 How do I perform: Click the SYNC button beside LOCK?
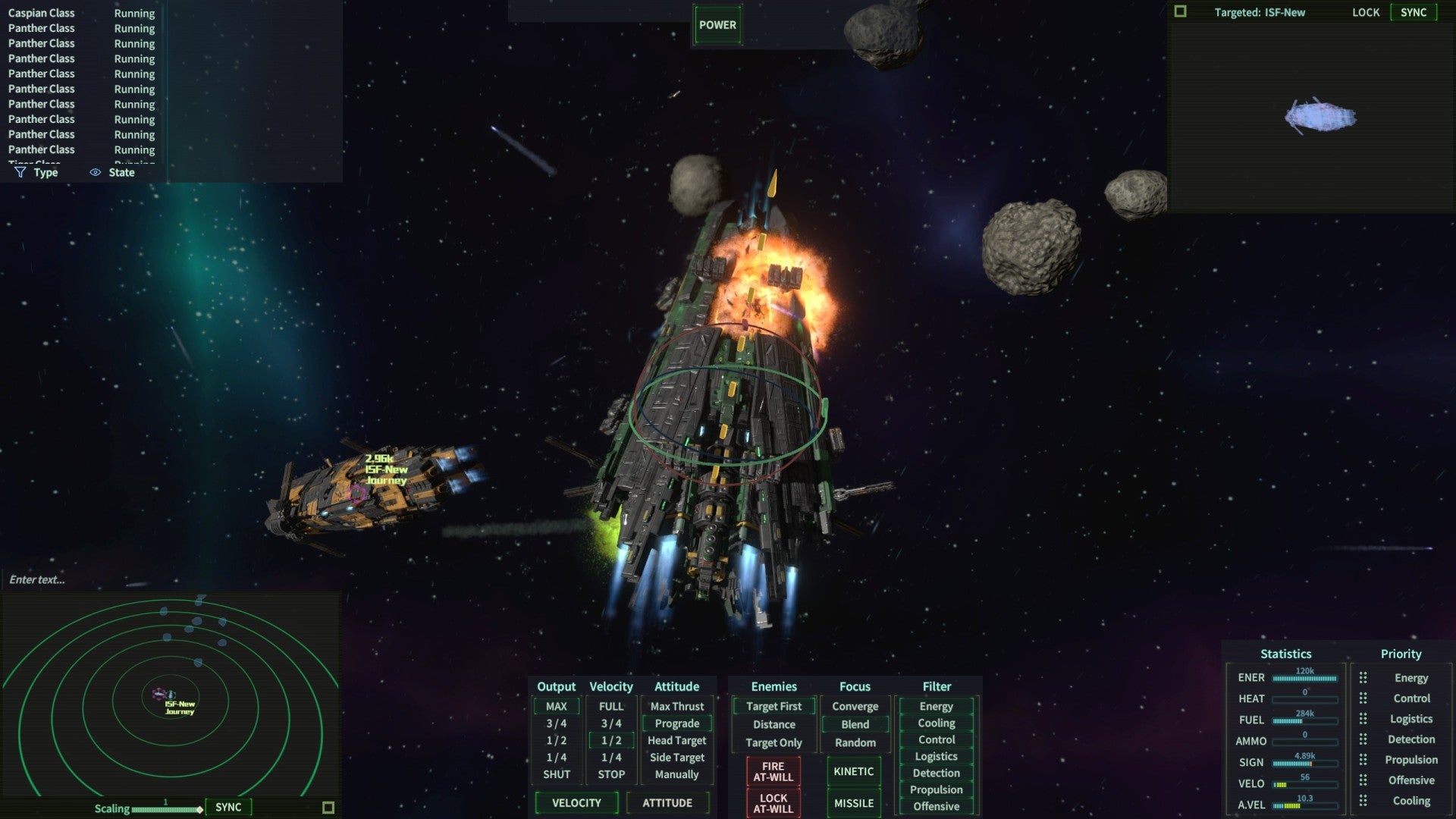(1413, 12)
